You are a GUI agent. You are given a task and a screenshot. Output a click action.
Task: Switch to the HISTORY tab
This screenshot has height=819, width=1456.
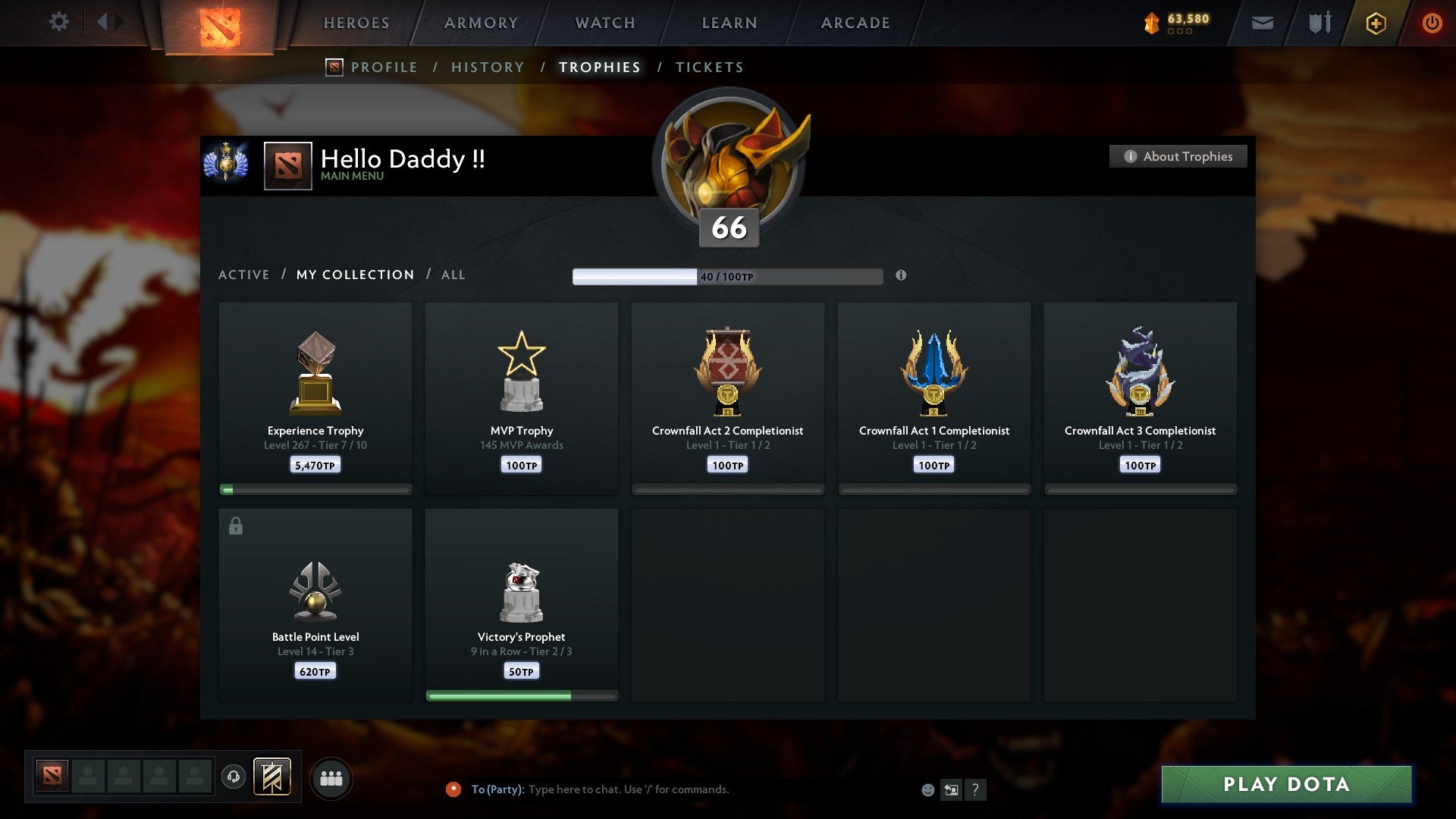click(x=487, y=67)
